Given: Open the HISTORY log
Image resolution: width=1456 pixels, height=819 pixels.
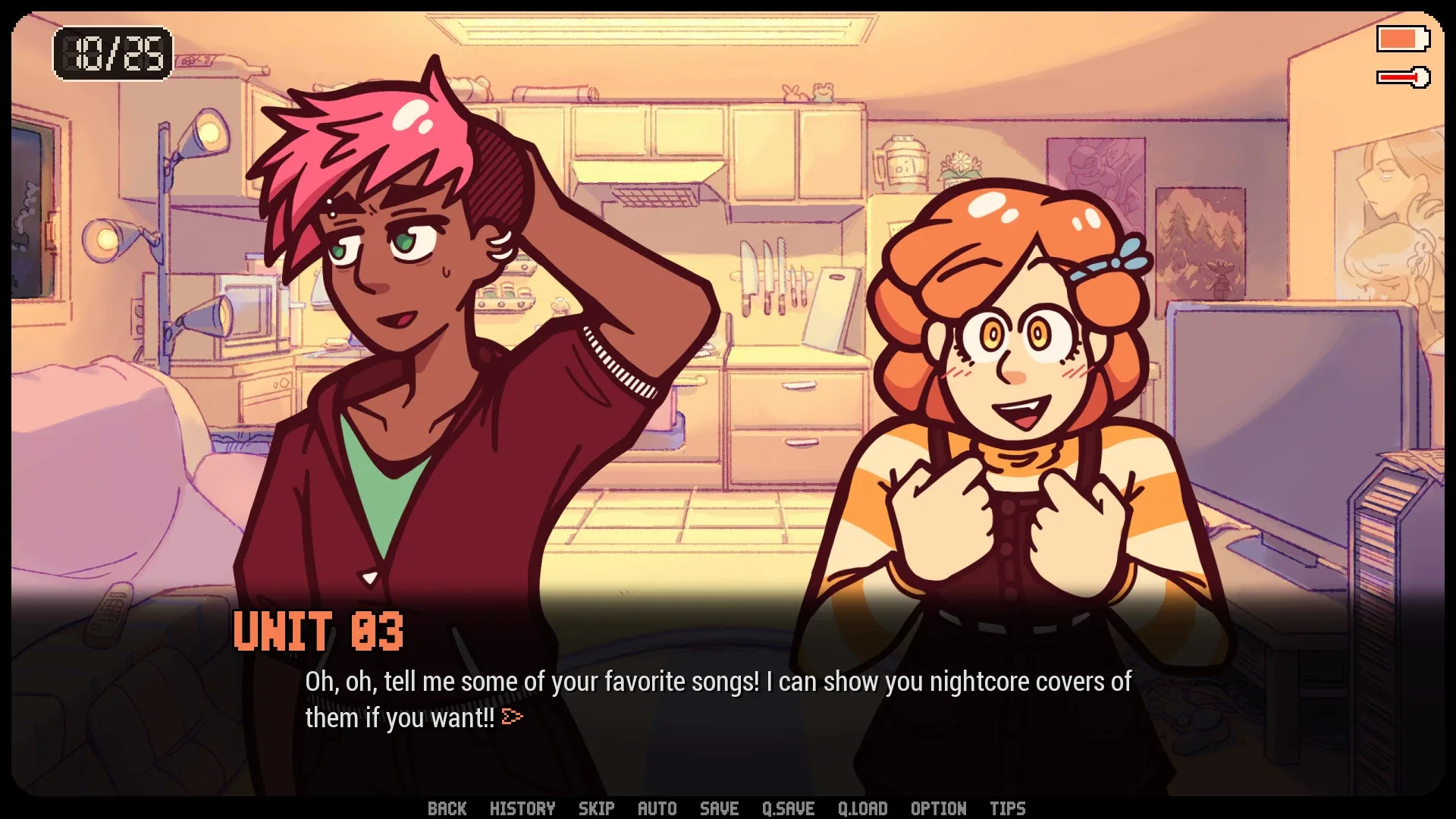Looking at the screenshot, I should click(523, 808).
